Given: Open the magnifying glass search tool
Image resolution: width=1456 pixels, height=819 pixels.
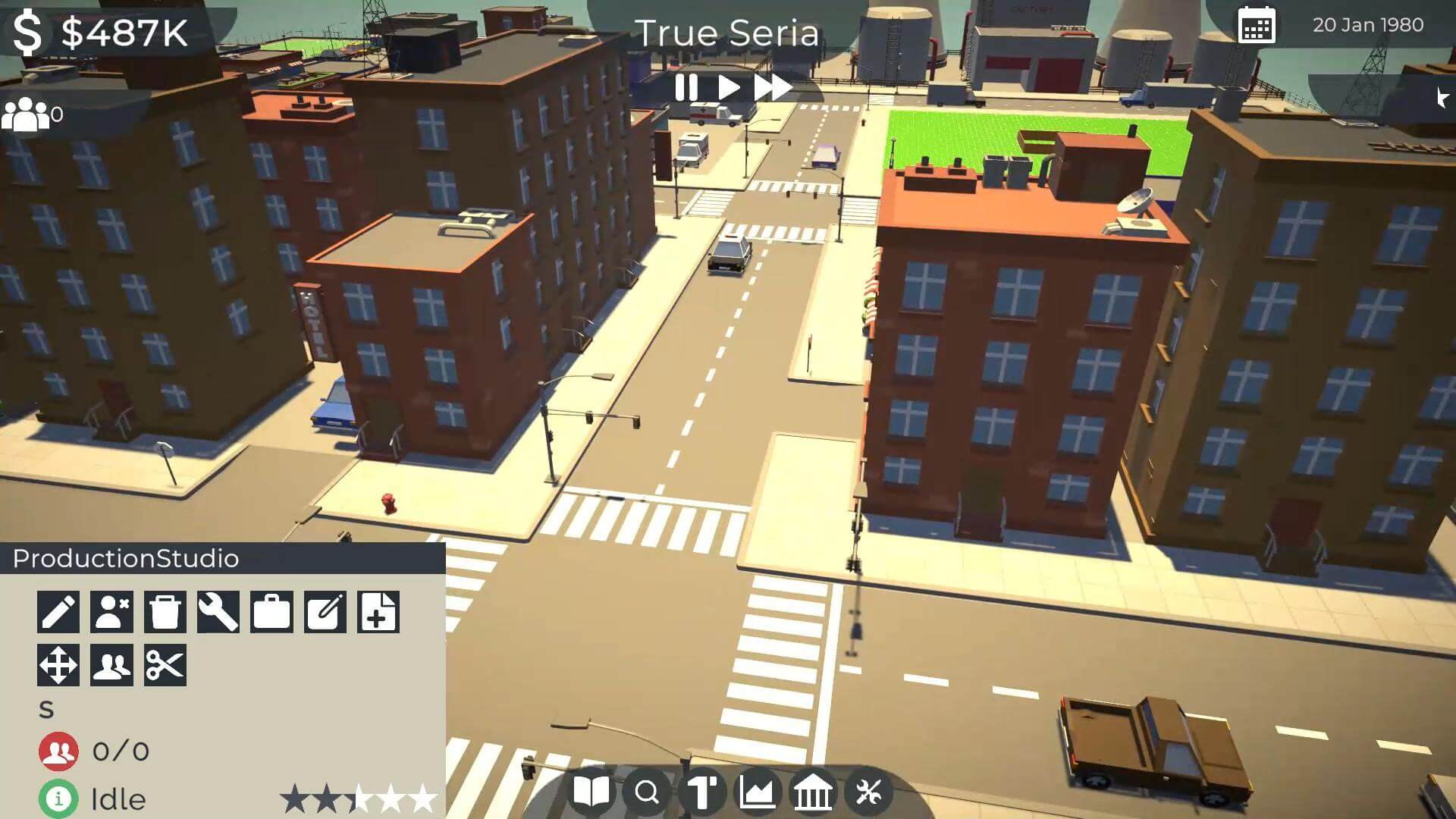Looking at the screenshot, I should 647,792.
